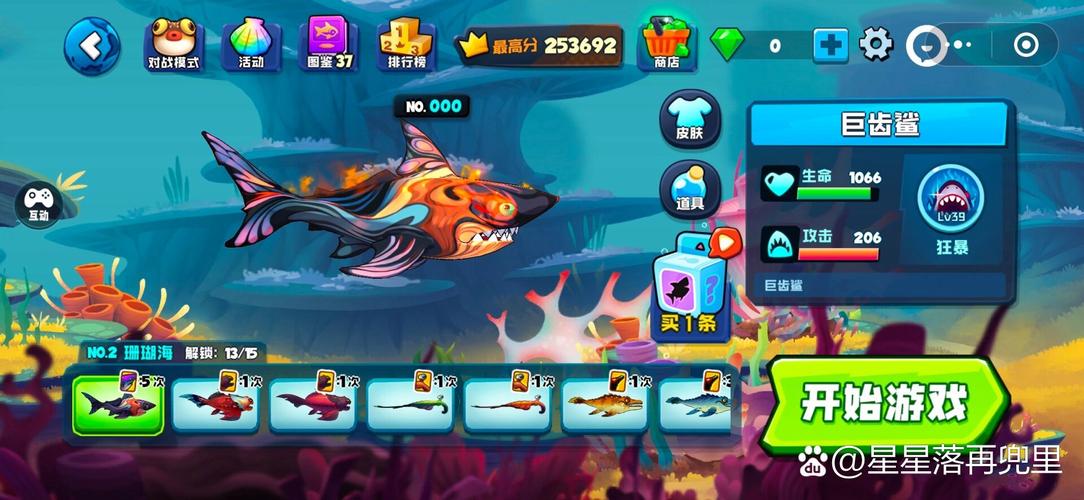The image size is (1084, 500).
Task: Open settings with the gear icon
Action: click(x=876, y=44)
